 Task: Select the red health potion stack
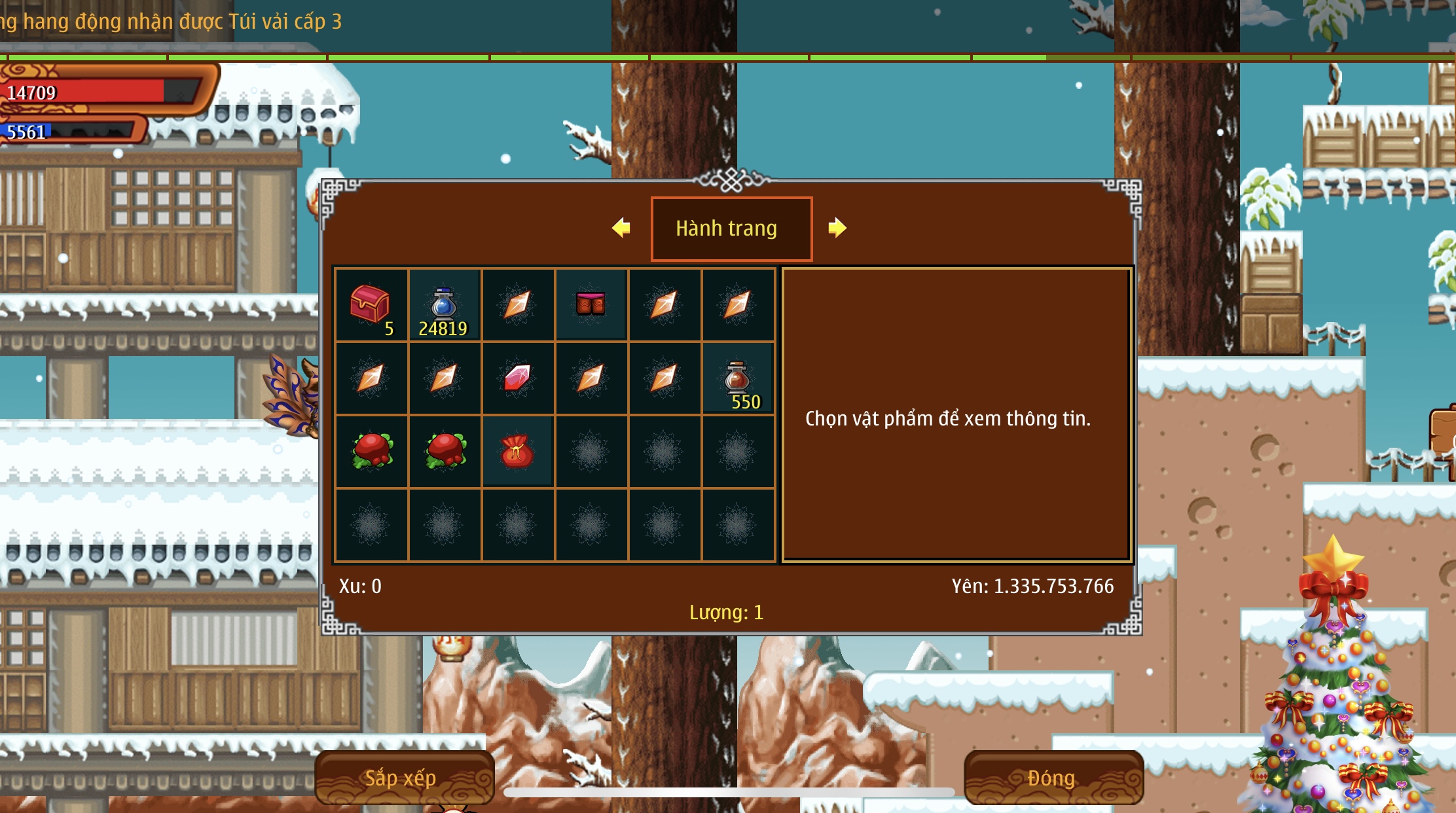click(737, 378)
